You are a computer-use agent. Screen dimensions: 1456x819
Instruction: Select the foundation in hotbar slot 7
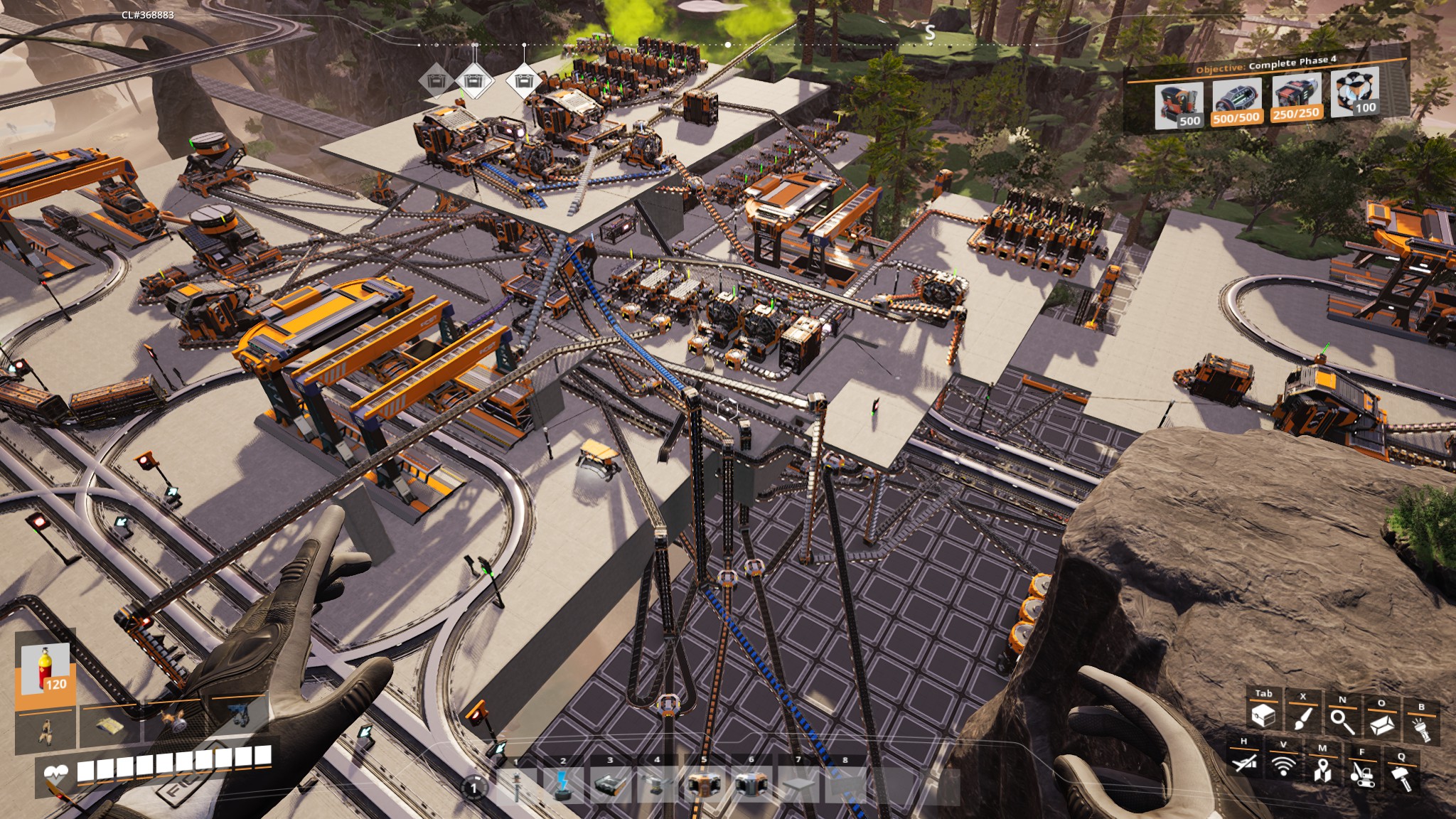798,785
